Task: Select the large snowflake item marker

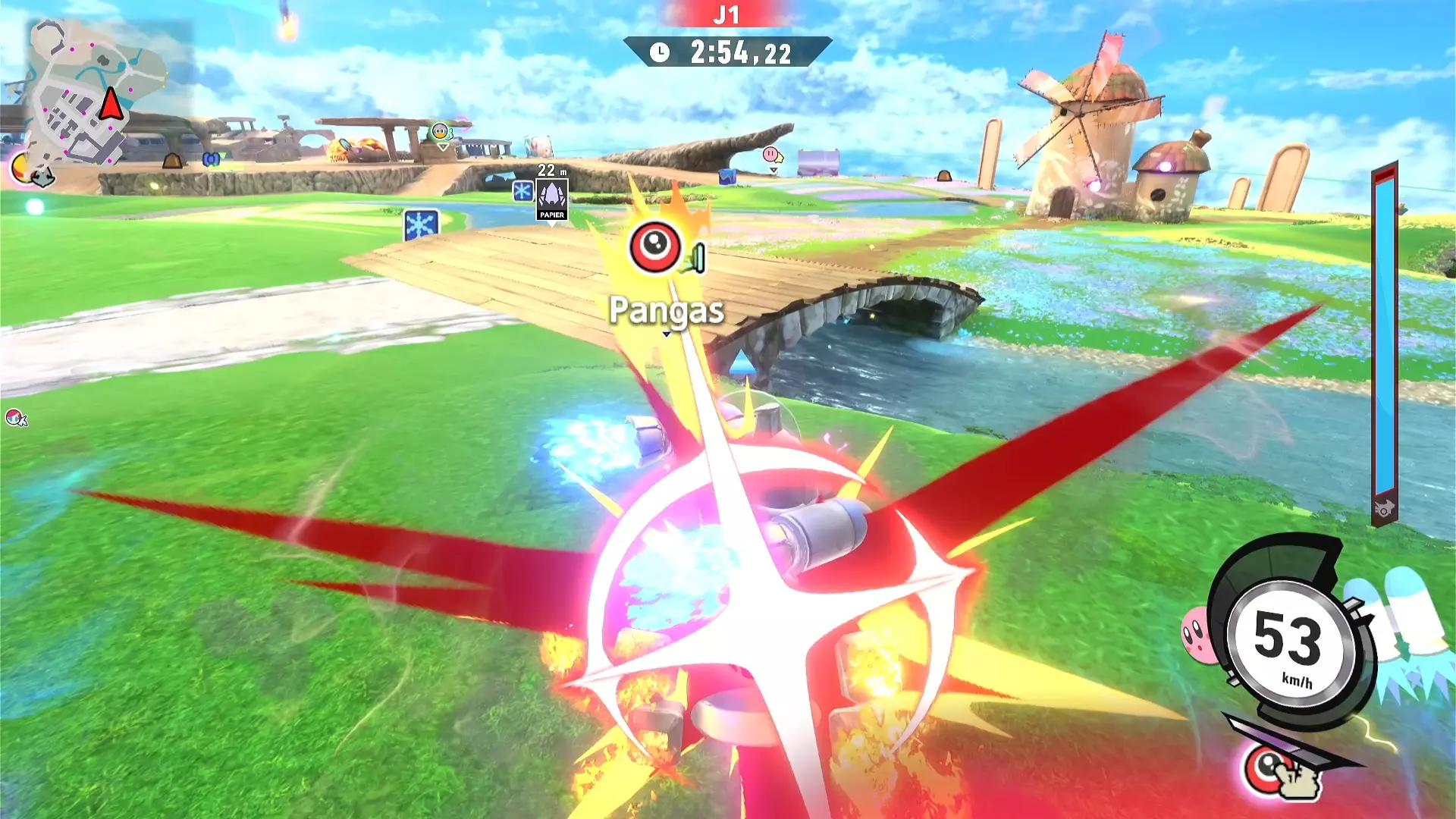Action: (421, 225)
